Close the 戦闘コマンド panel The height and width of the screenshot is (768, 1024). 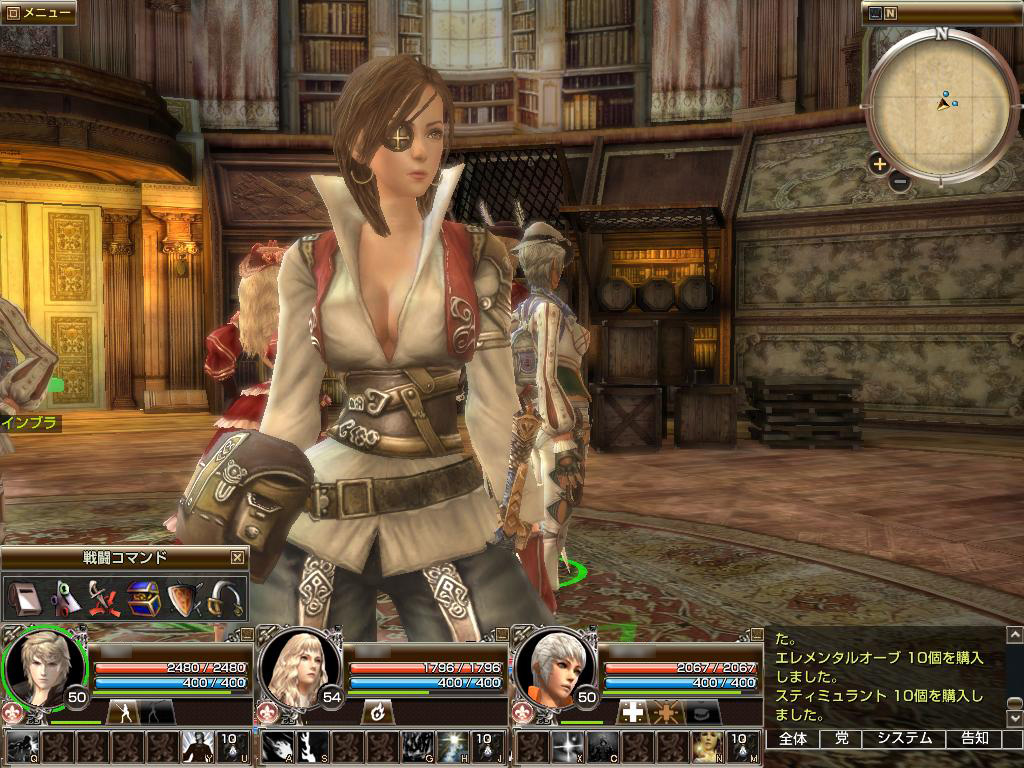(237, 558)
